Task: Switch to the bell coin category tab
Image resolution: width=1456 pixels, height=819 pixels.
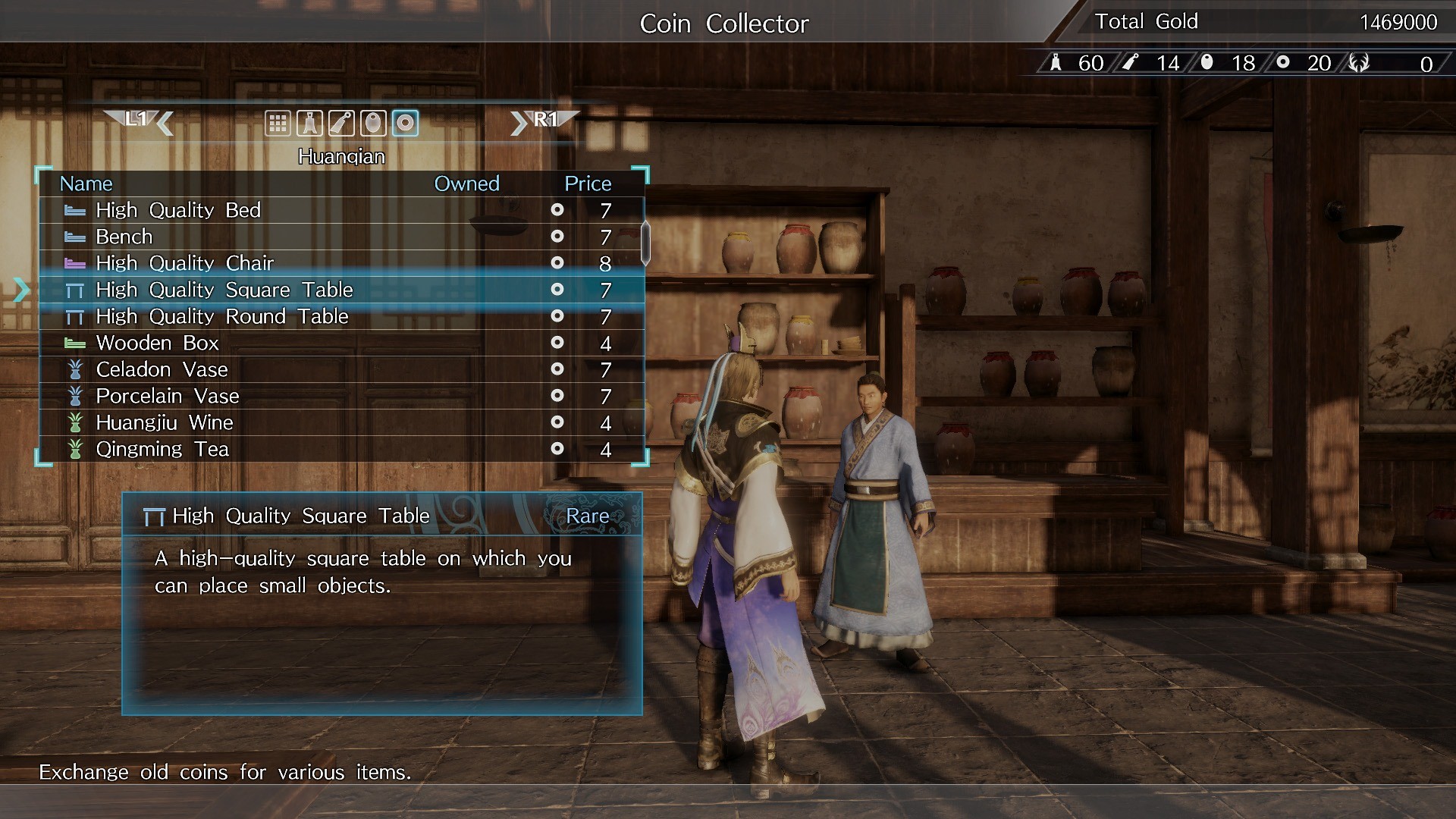Action: coord(310,123)
